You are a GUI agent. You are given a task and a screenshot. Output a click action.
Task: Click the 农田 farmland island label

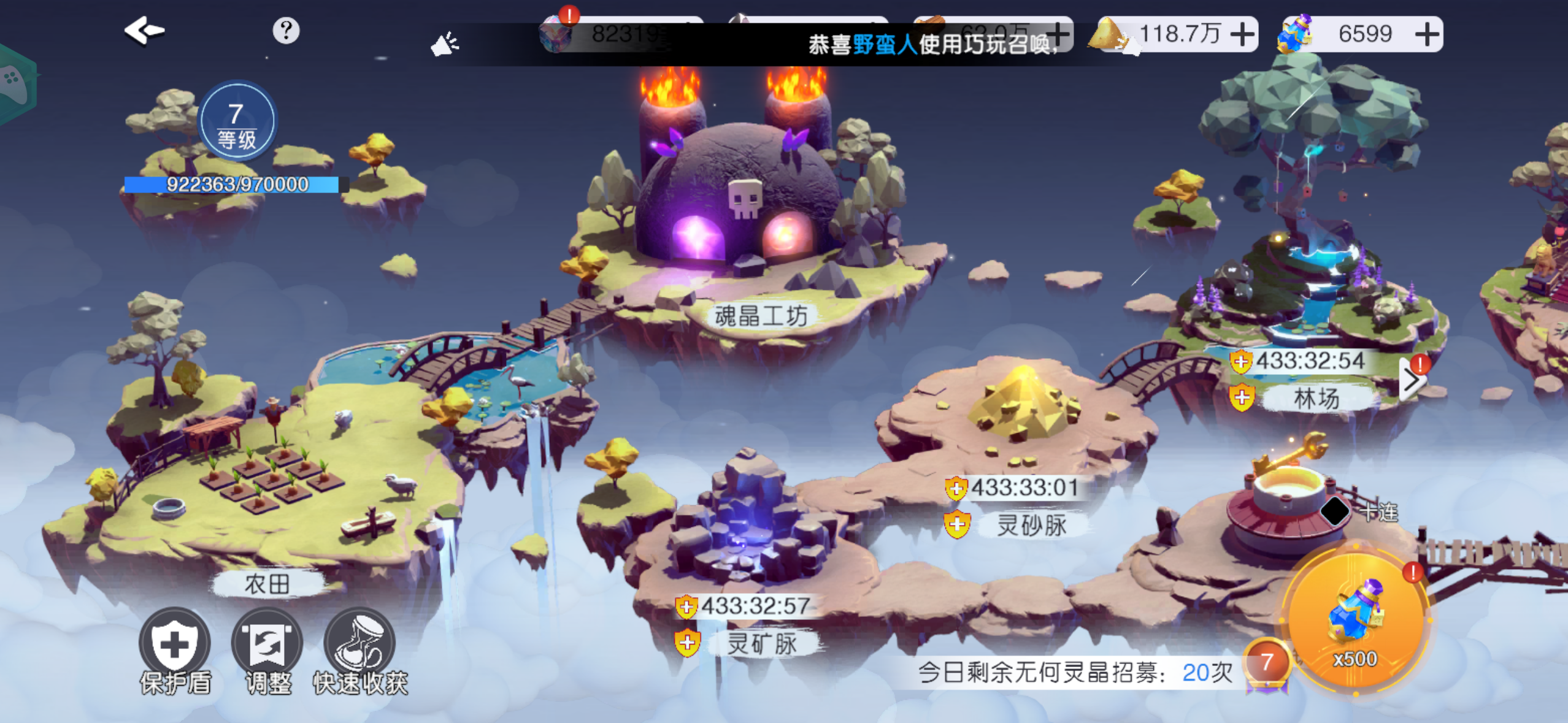[267, 584]
